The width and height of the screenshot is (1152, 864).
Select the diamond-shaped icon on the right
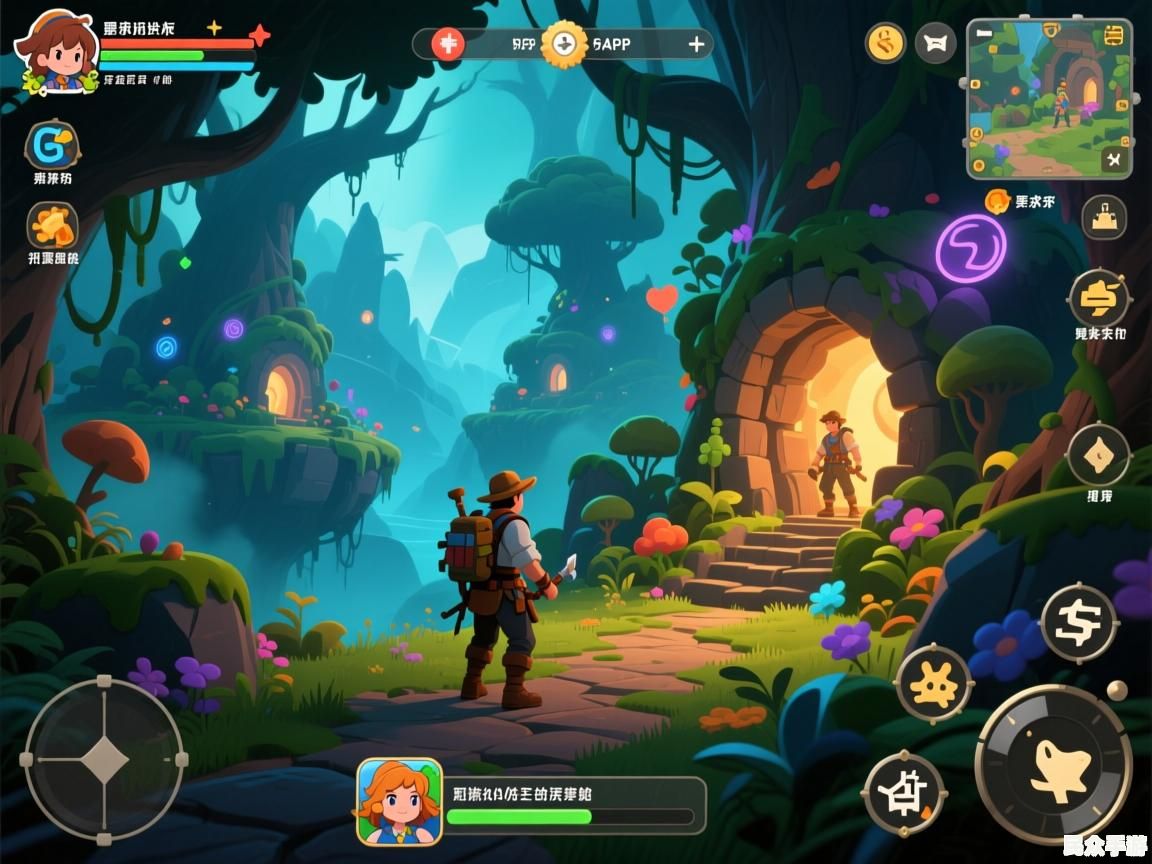tap(1098, 456)
